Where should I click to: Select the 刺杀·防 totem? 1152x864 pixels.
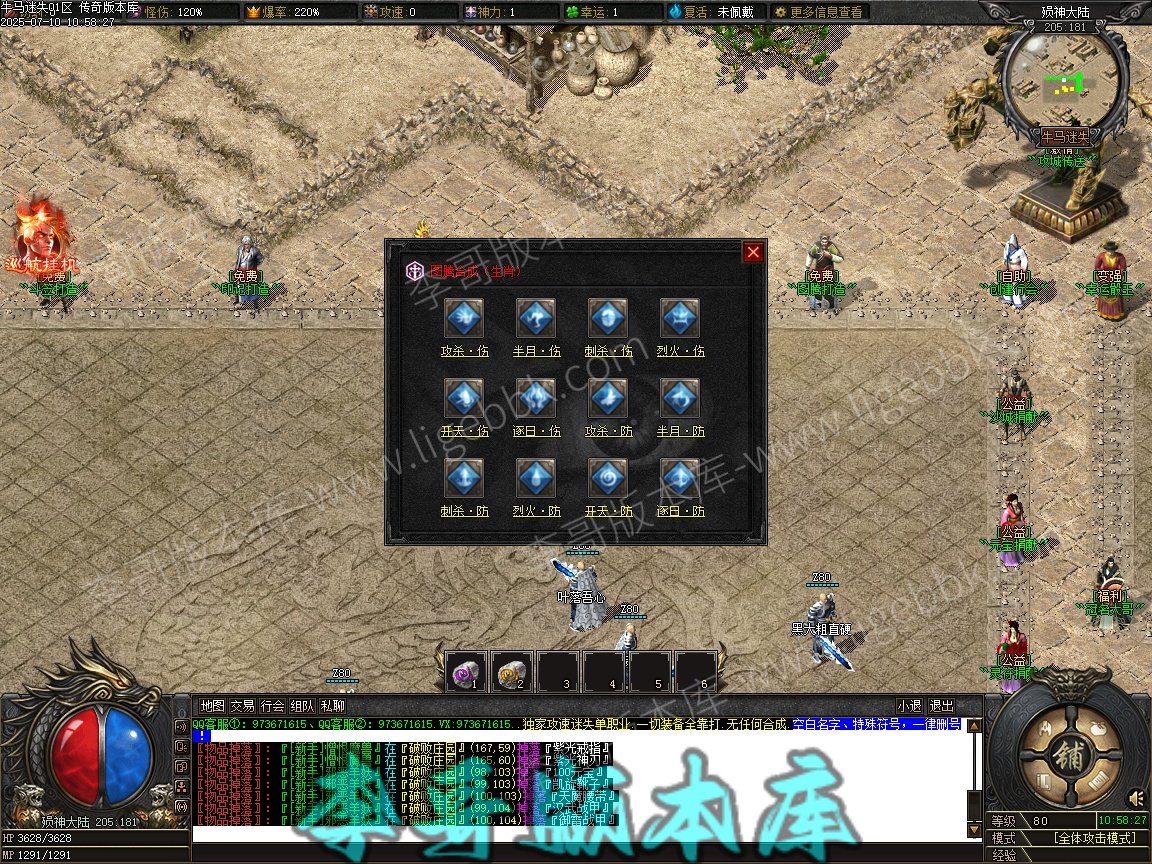point(464,479)
